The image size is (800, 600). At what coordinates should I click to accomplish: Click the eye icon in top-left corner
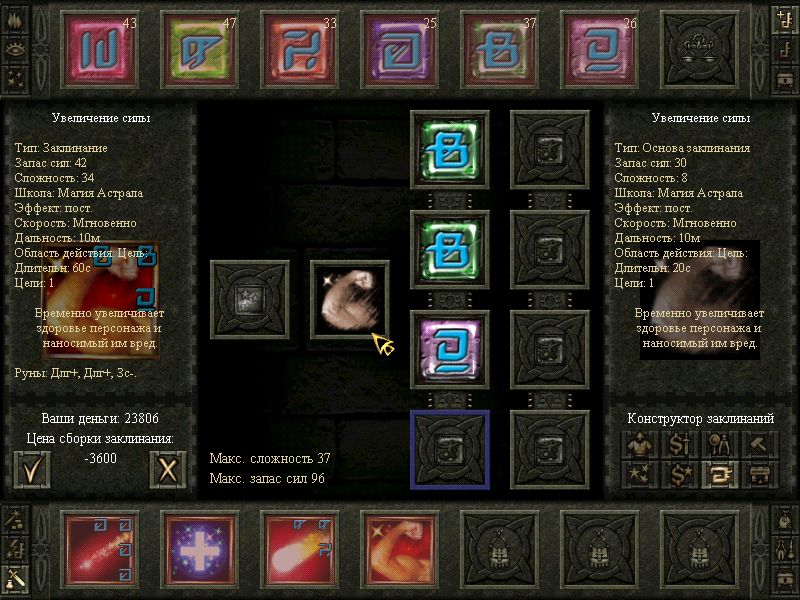[x=15, y=47]
